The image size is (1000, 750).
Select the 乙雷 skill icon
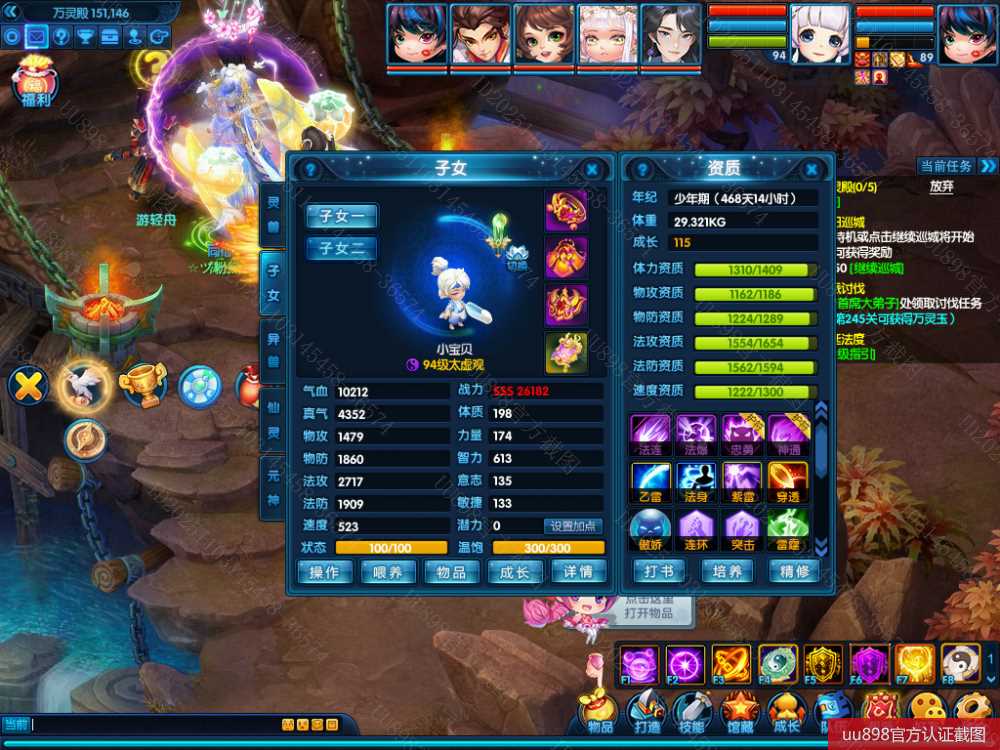650,481
